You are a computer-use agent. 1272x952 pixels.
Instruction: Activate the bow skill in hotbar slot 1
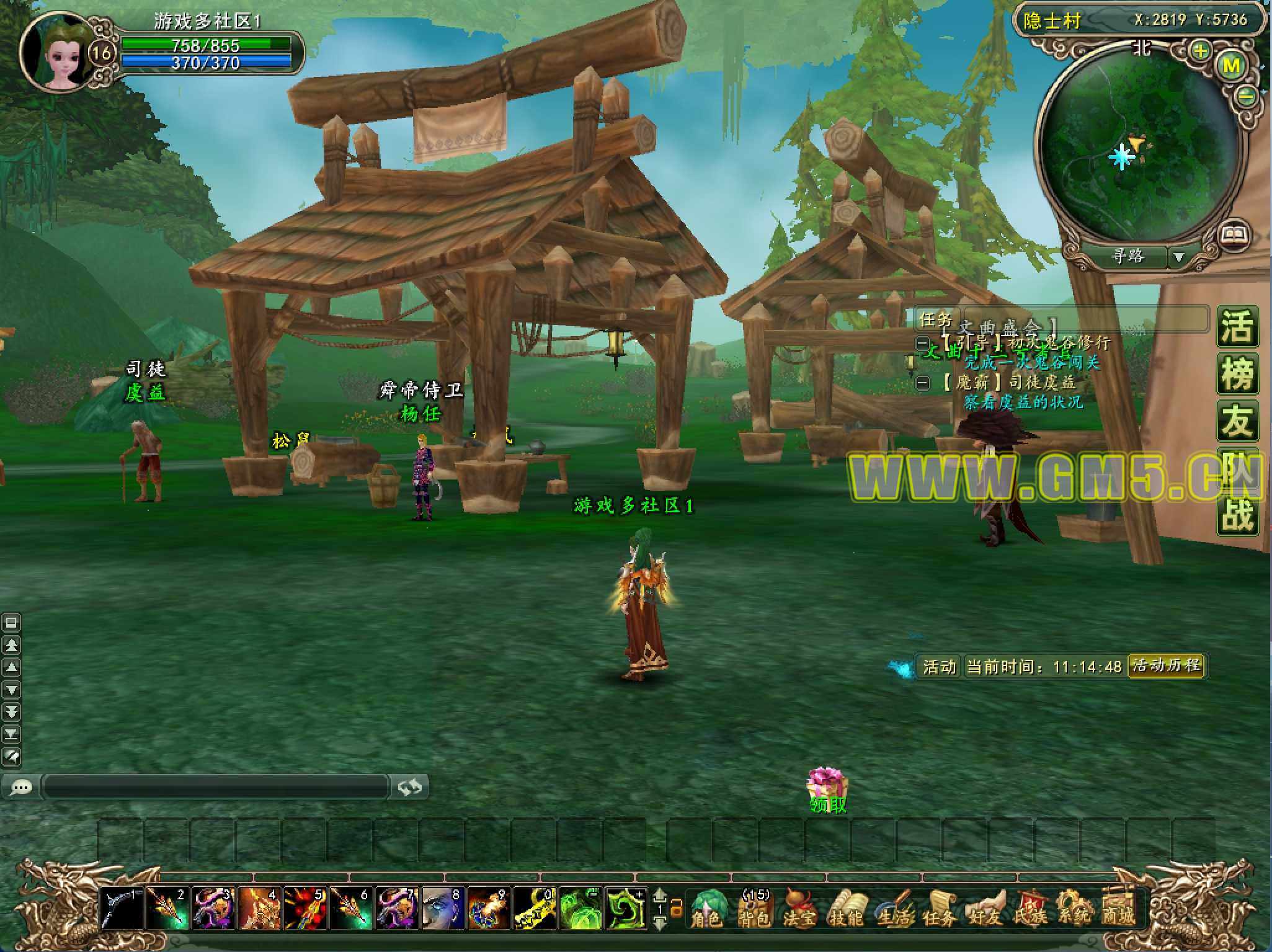click(x=122, y=909)
